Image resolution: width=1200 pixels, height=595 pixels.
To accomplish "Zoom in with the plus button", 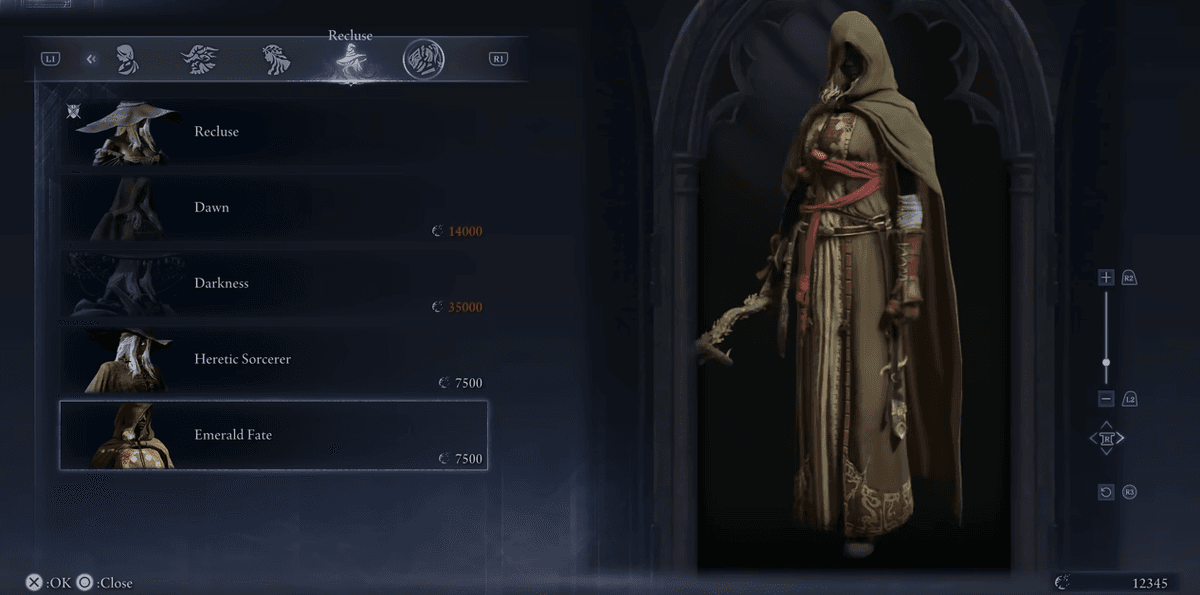I will [x=1106, y=277].
